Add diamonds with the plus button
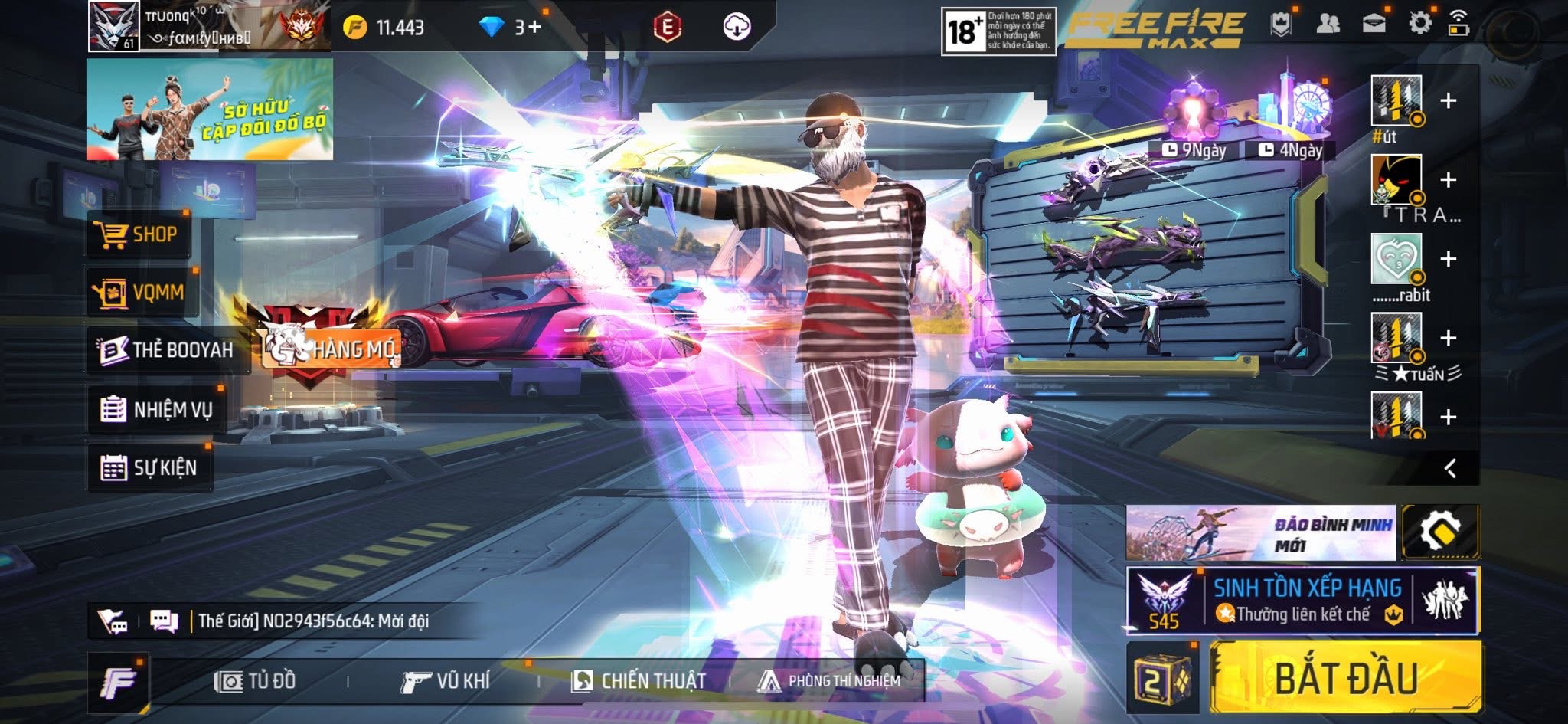The height and width of the screenshot is (724, 1568). pyautogui.click(x=534, y=28)
